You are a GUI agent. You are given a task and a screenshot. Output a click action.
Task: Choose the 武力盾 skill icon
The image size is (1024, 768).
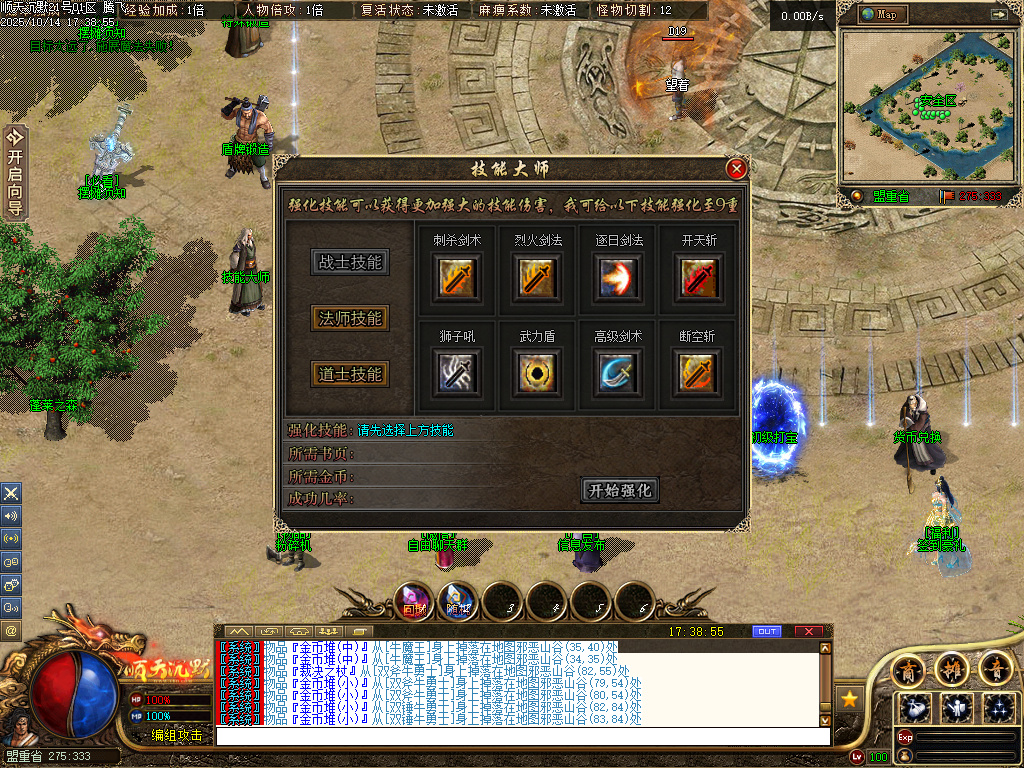(538, 373)
